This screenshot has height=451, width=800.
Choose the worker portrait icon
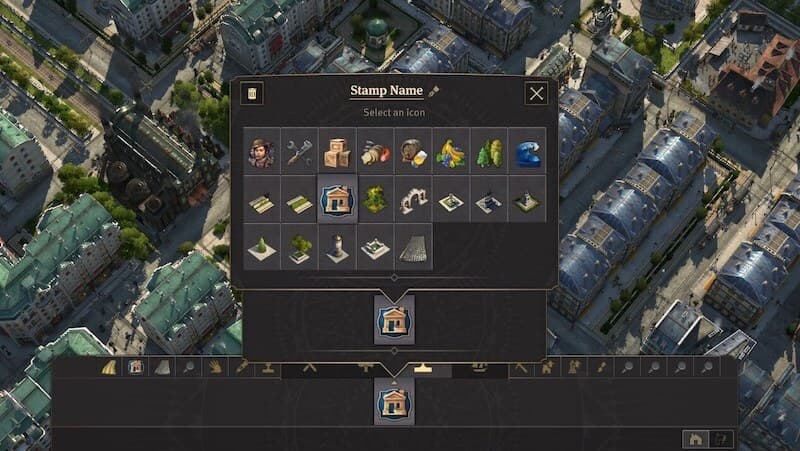(263, 152)
